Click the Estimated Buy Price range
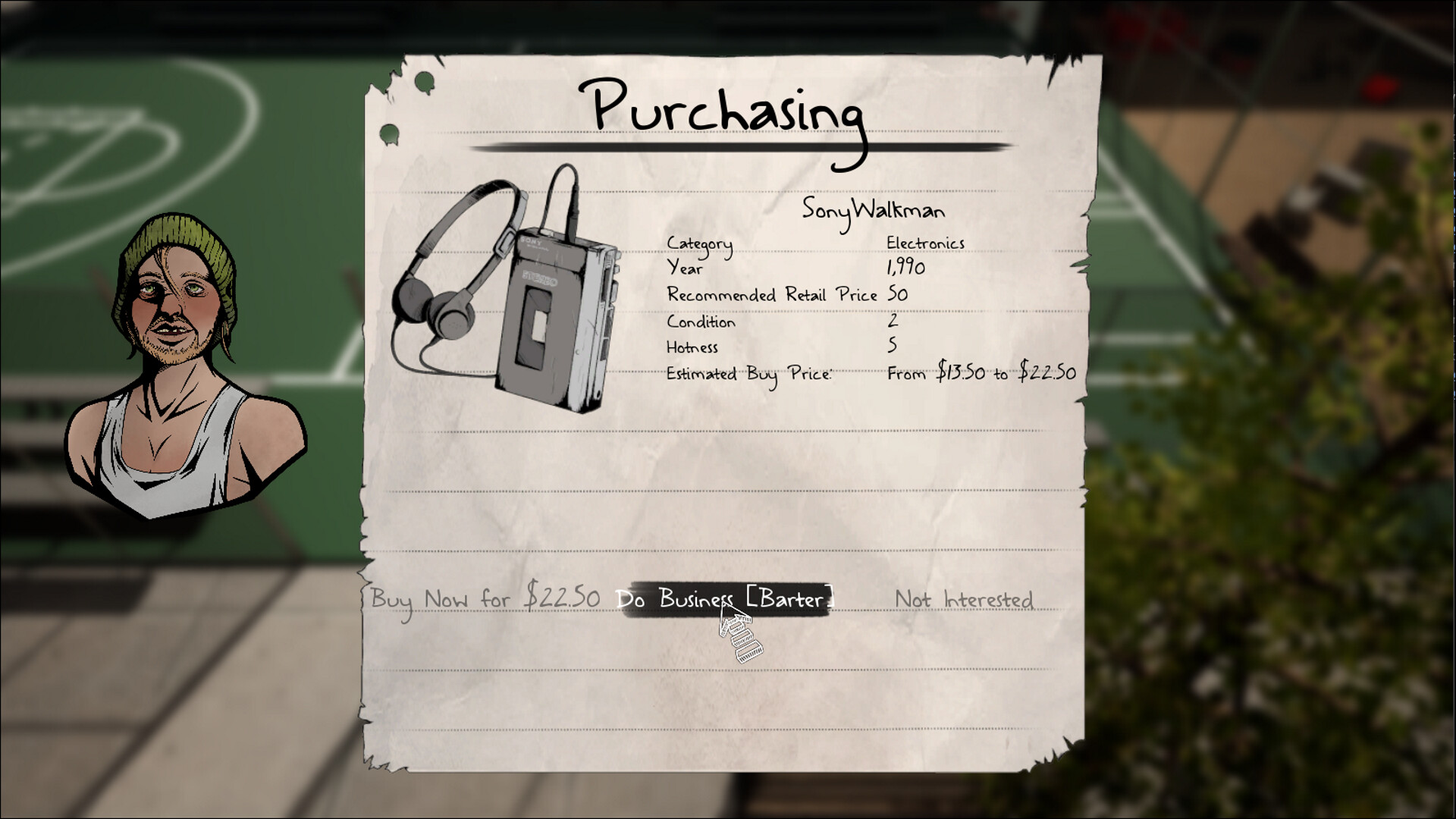This screenshot has height=819, width=1456. tap(981, 372)
